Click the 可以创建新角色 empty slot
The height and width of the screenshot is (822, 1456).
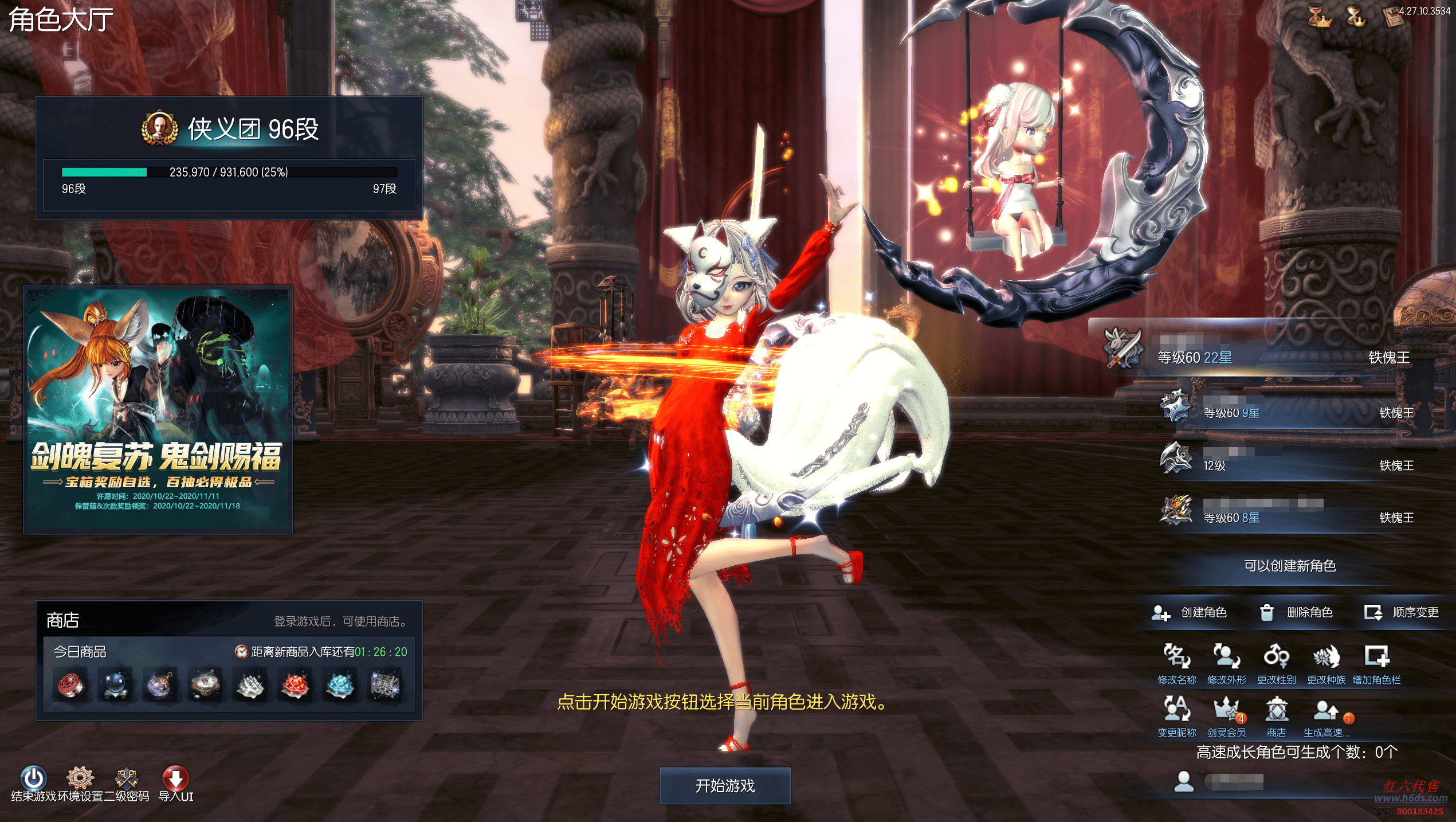1289,566
